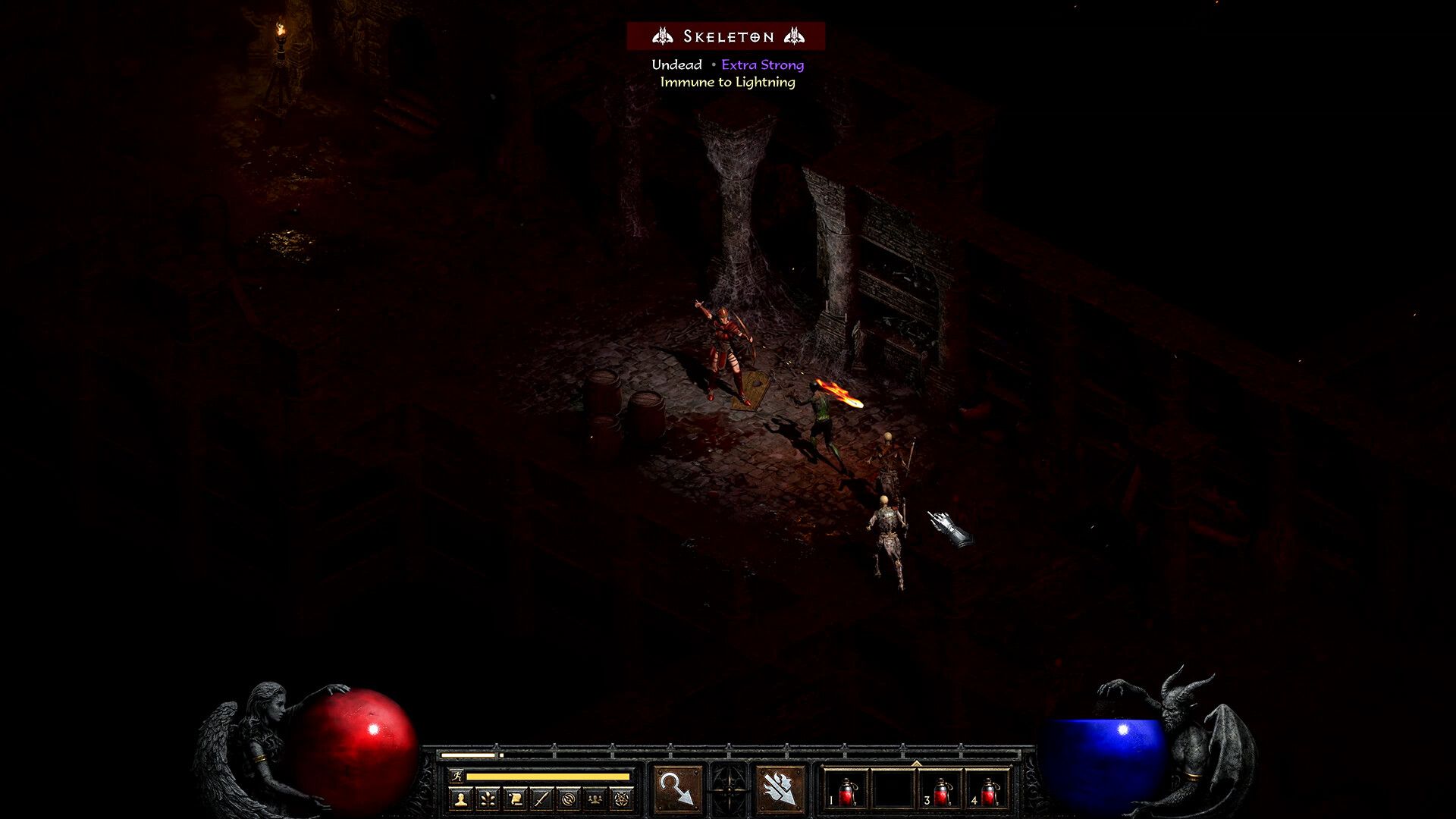Click the swirl icon button
The image size is (1456, 819).
point(569,799)
